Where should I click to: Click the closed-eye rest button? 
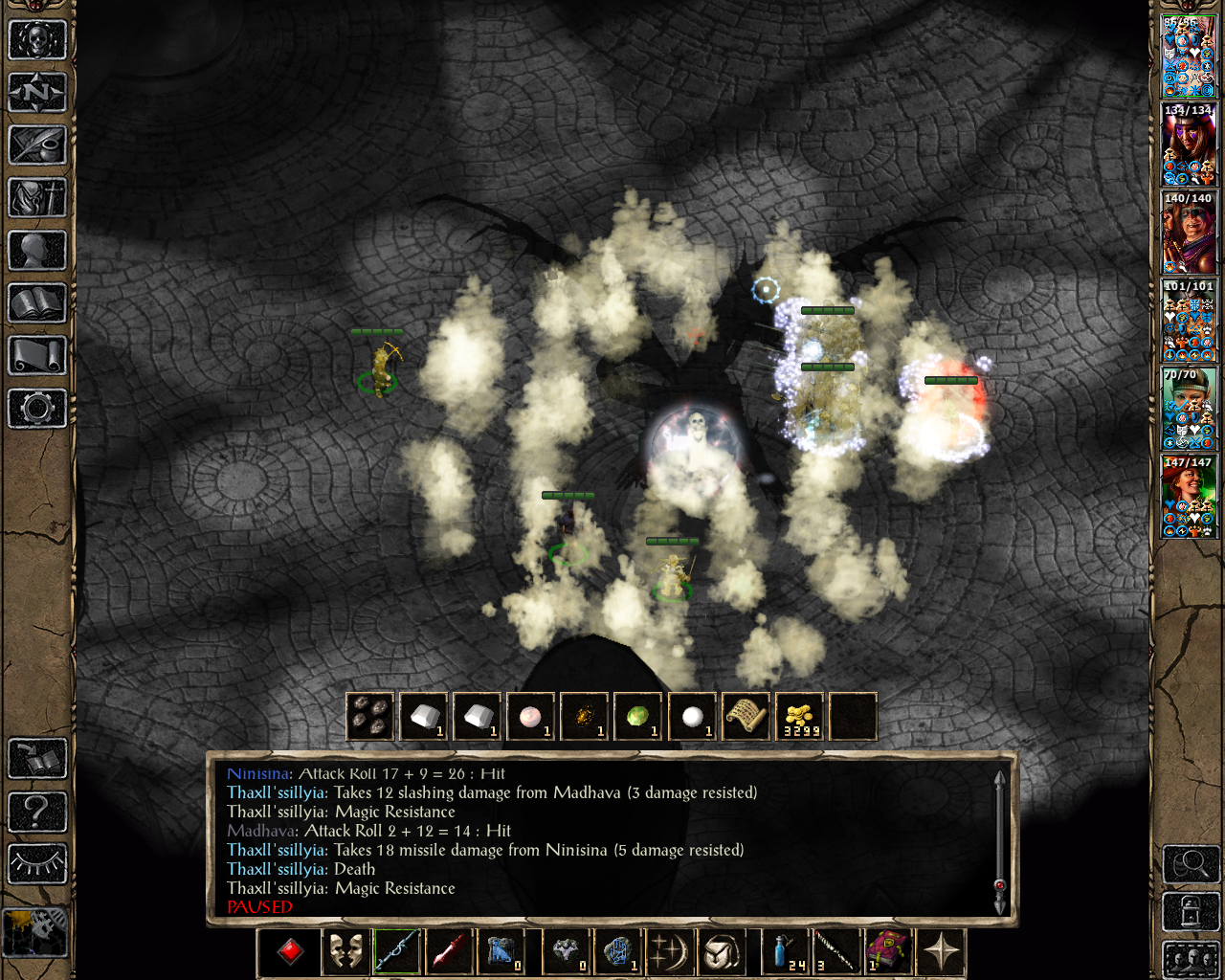pyautogui.click(x=37, y=863)
